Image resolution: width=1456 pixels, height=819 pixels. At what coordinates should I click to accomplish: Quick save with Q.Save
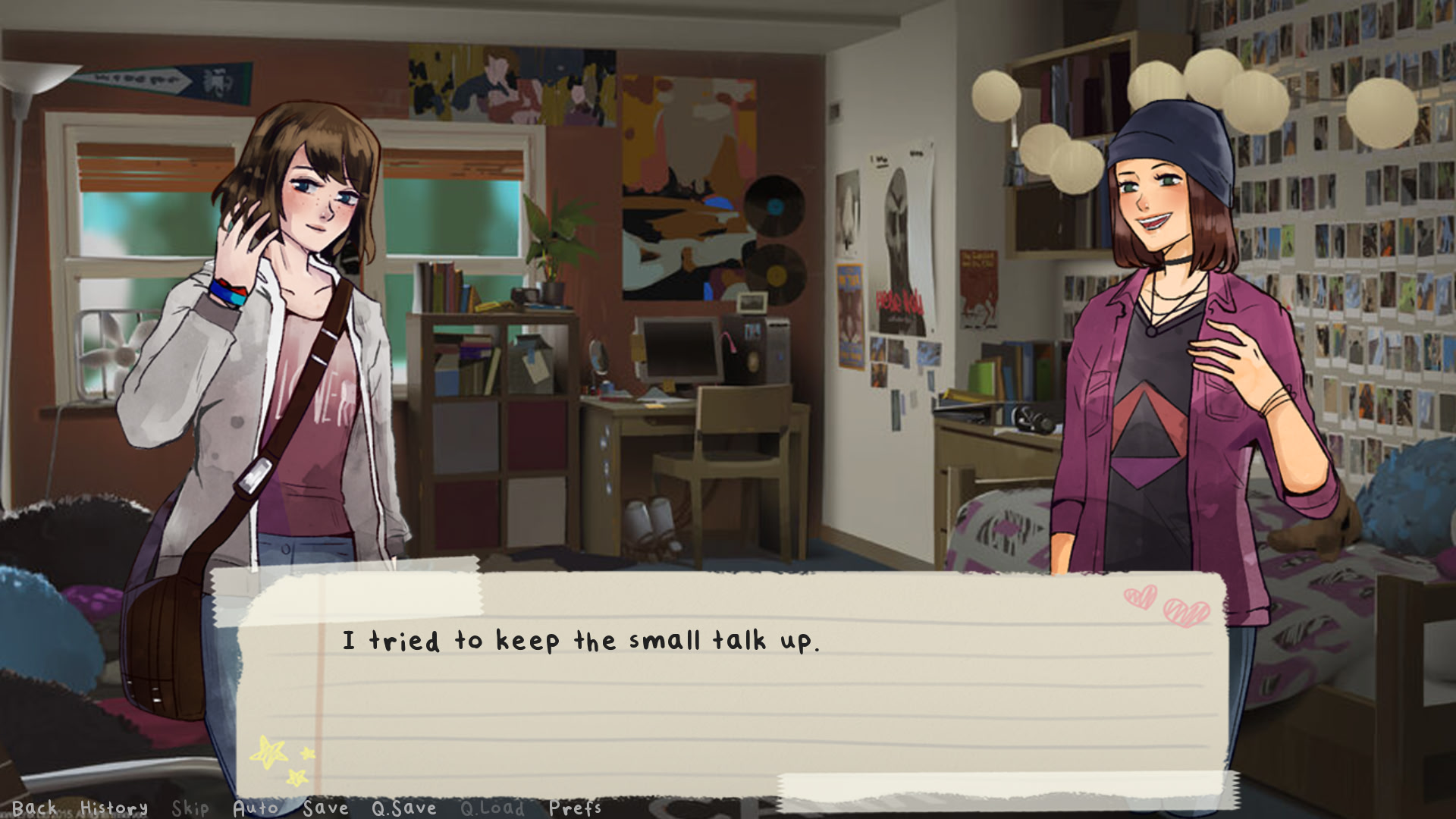[404, 808]
